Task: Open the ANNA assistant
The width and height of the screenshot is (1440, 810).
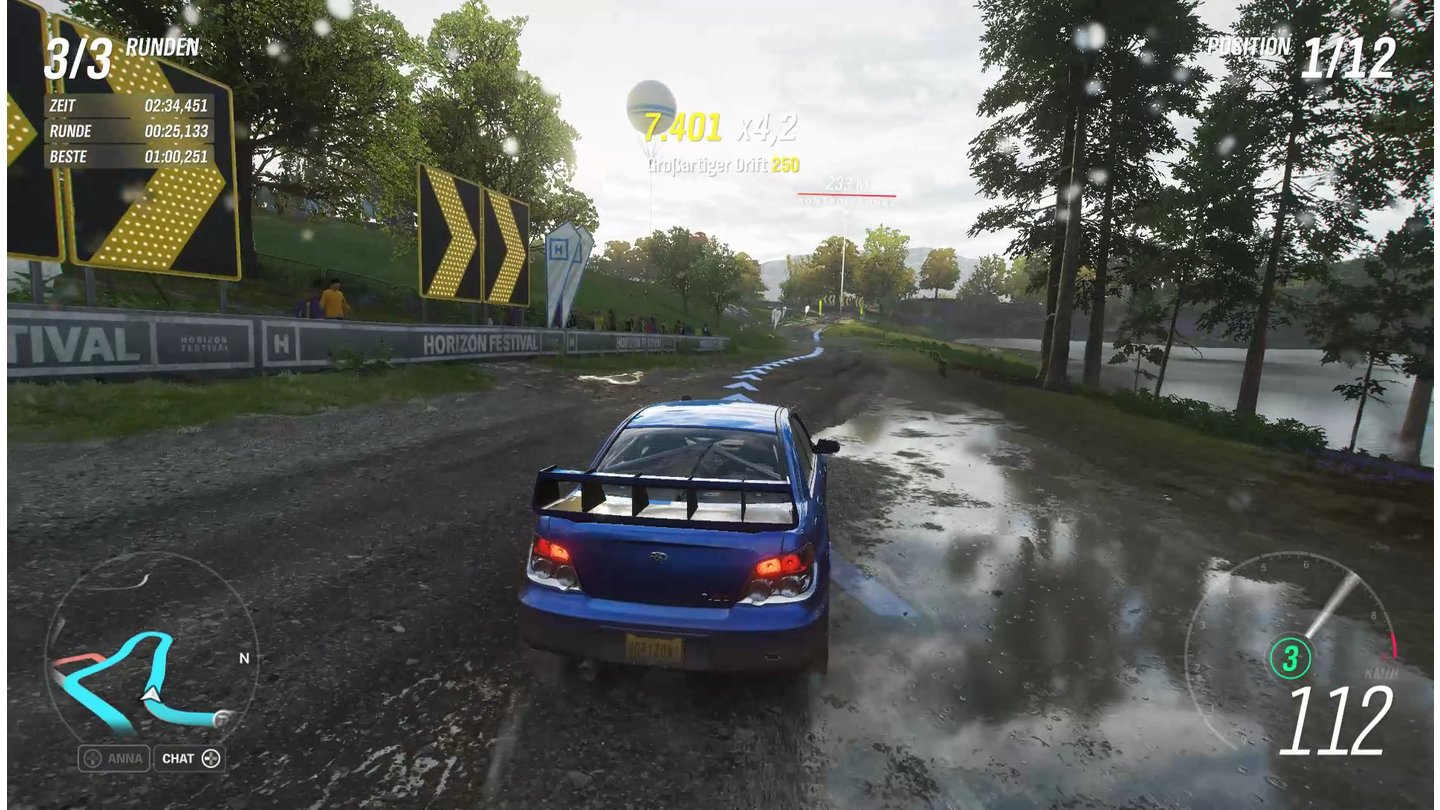Action: pos(114,758)
